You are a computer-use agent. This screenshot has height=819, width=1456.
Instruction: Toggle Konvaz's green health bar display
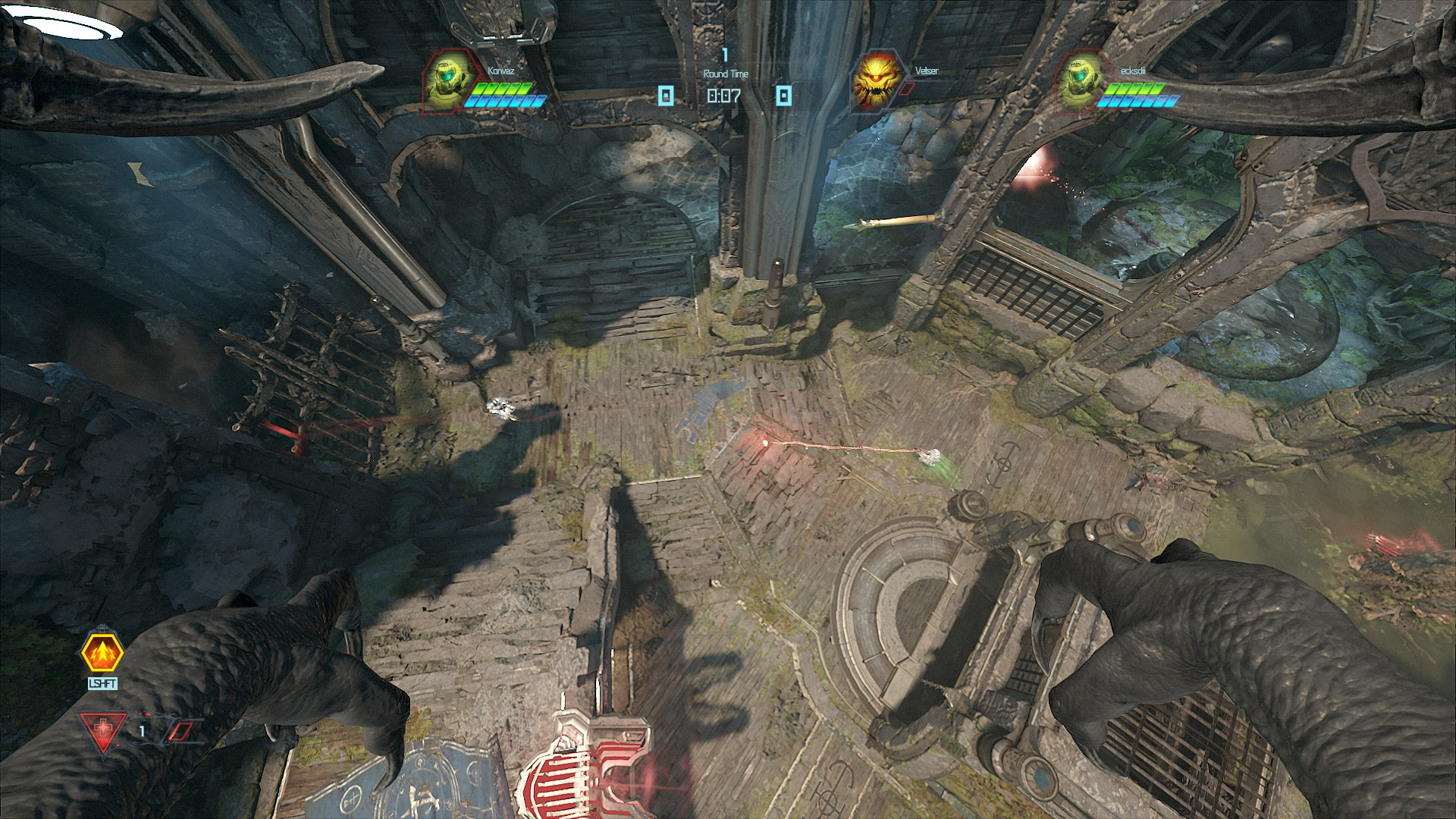[505, 87]
